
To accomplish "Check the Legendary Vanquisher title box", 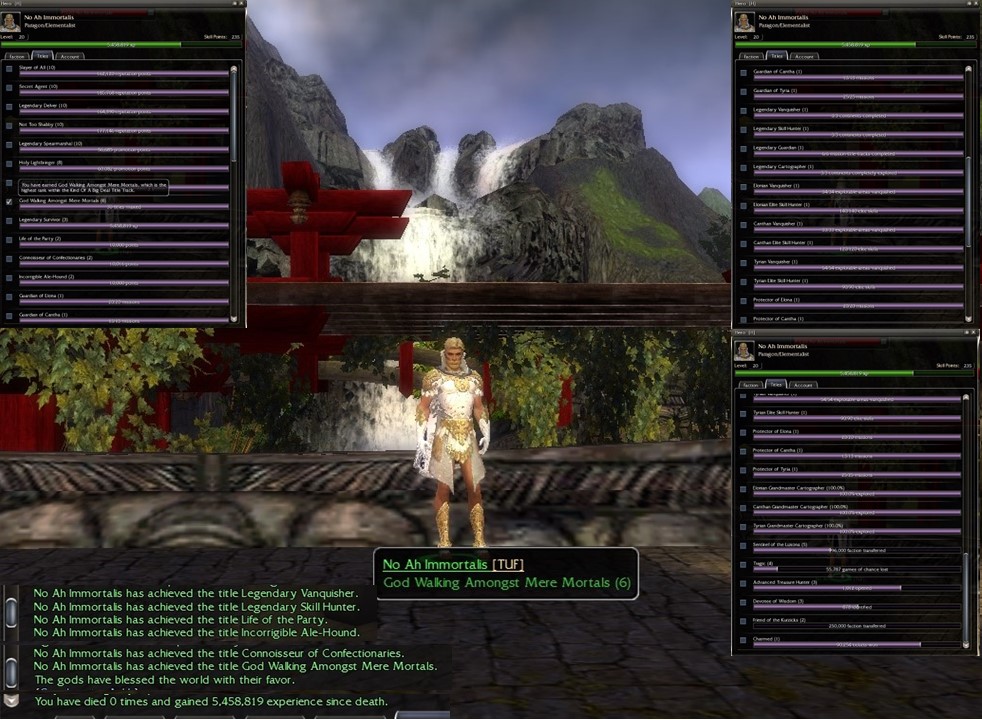I will (744, 110).
